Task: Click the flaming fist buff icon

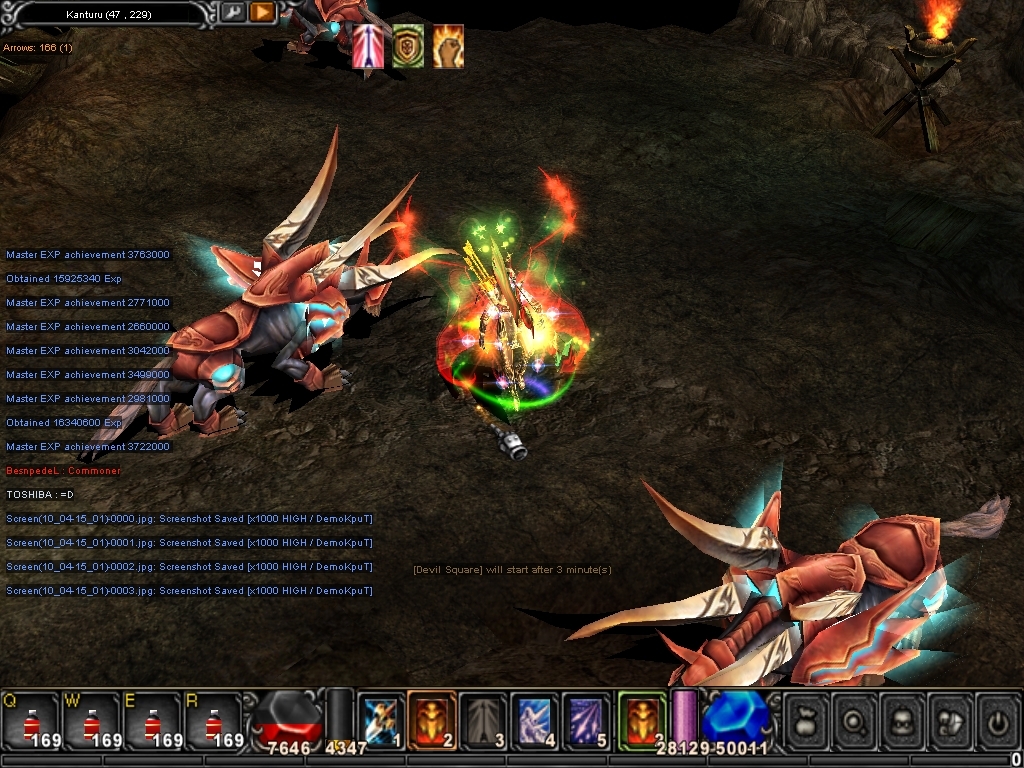Action: 448,46
